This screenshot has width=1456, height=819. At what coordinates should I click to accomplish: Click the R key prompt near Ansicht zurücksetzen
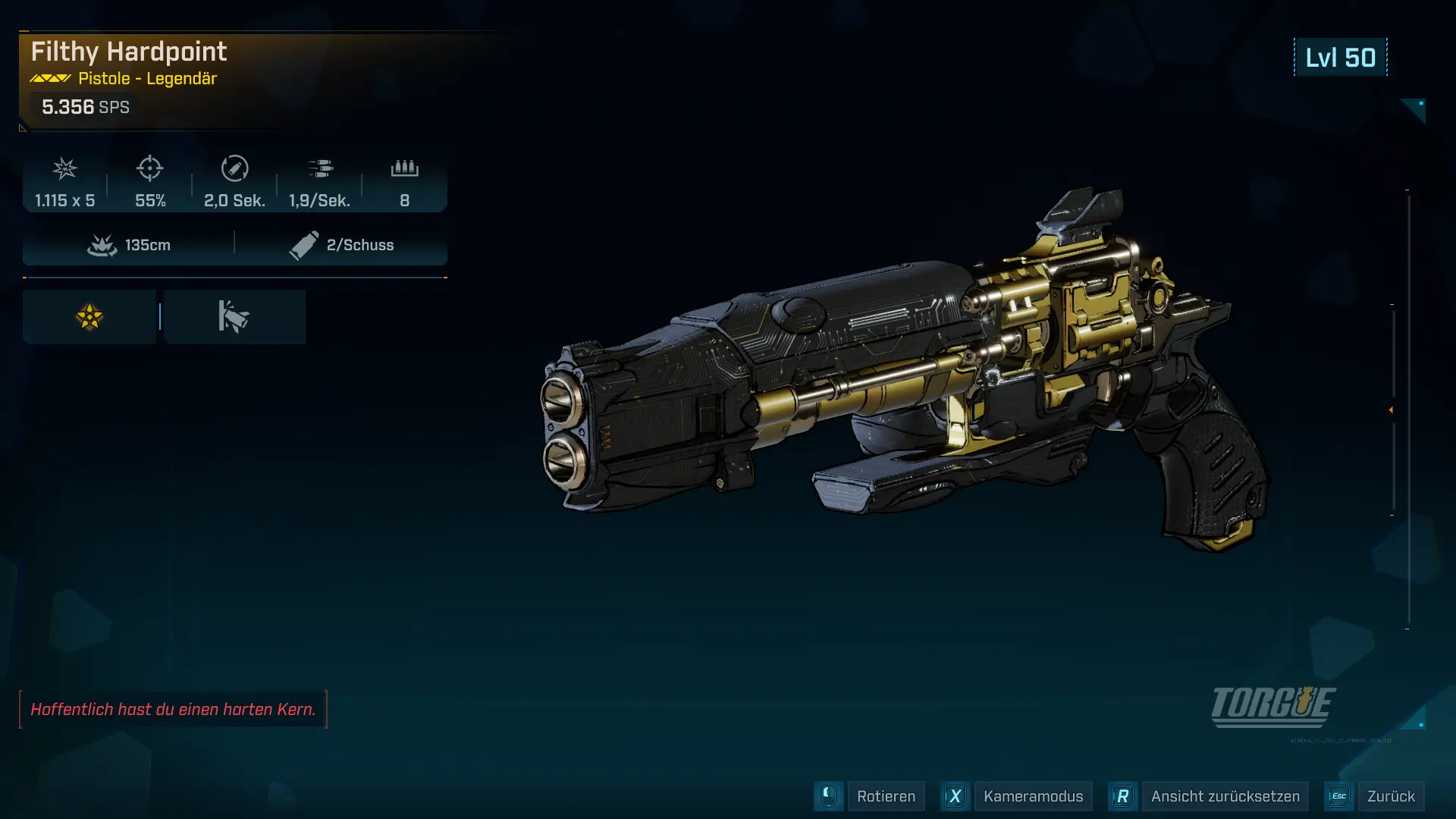click(x=1123, y=796)
